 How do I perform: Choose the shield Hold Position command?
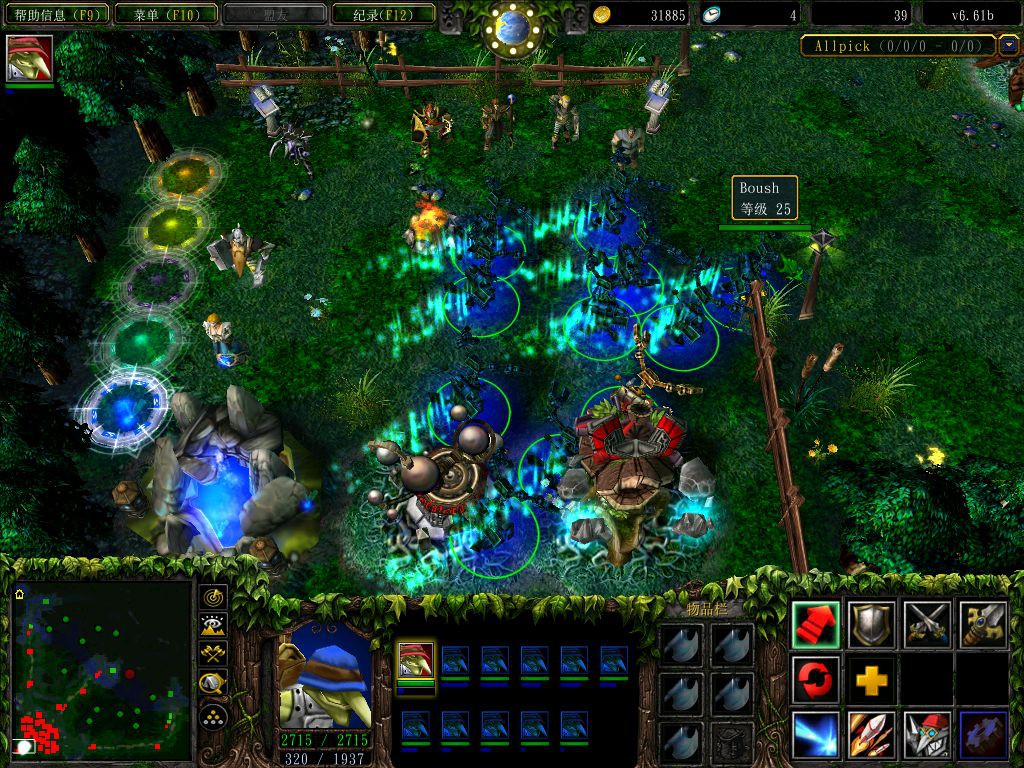[x=871, y=625]
